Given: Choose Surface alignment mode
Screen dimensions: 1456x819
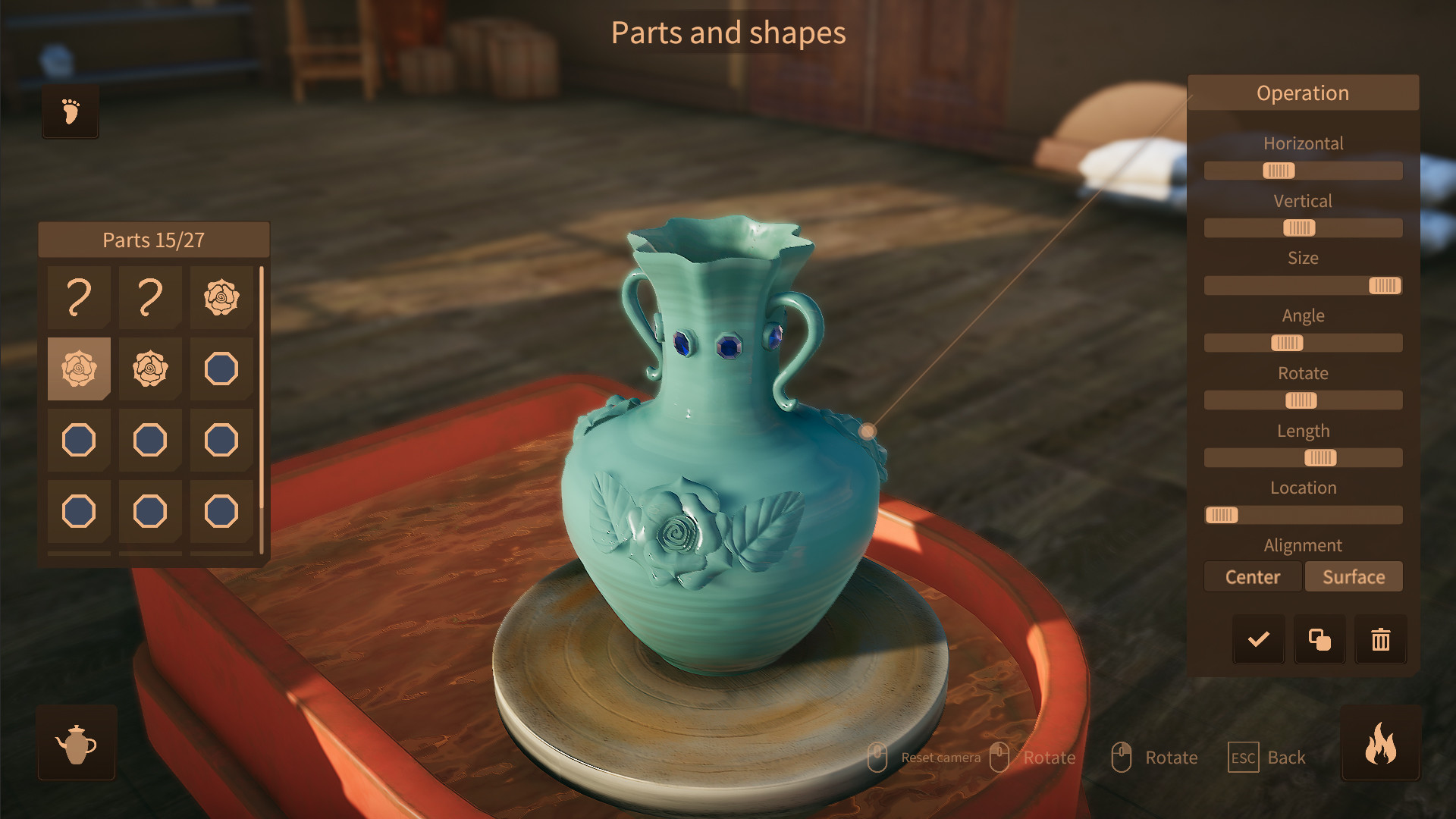Looking at the screenshot, I should [x=1354, y=576].
